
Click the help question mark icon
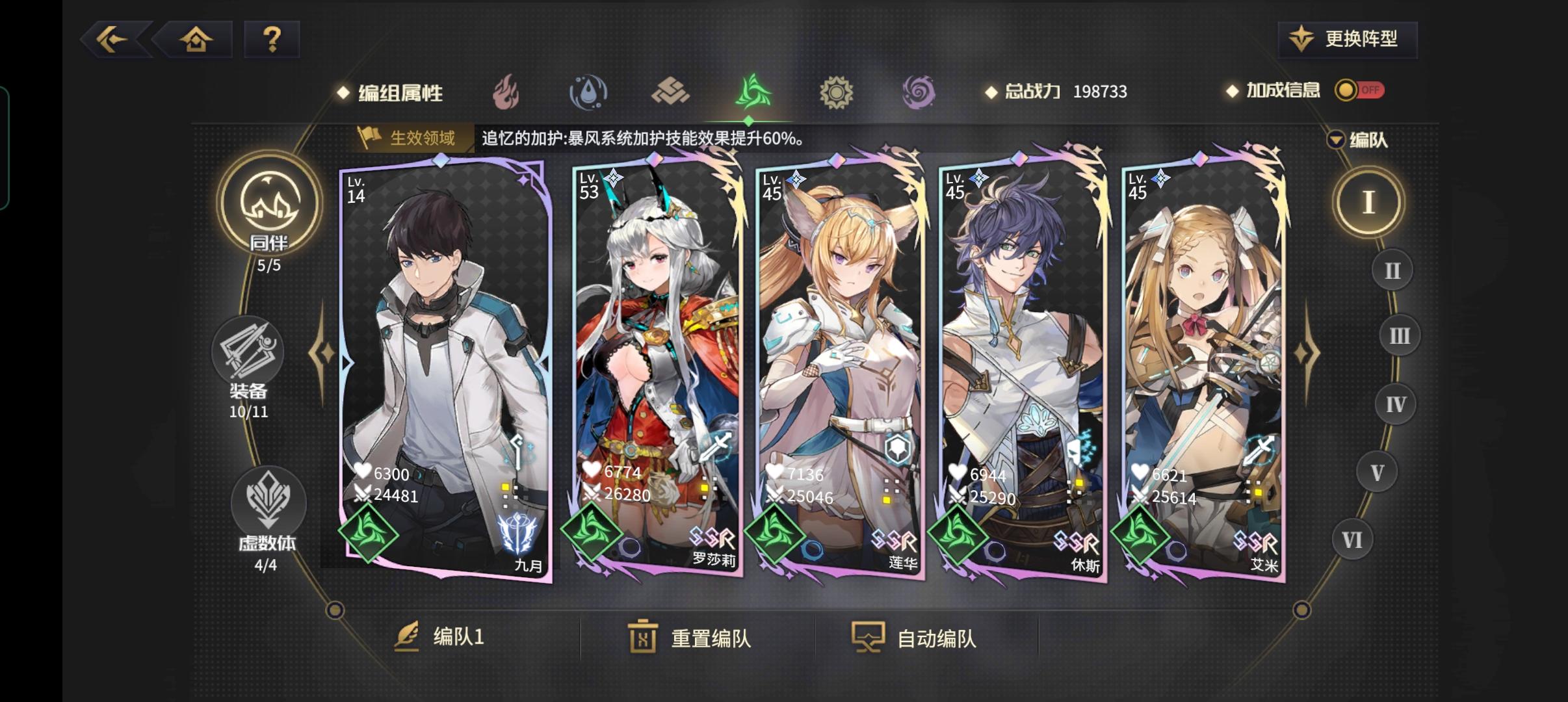coord(271,39)
